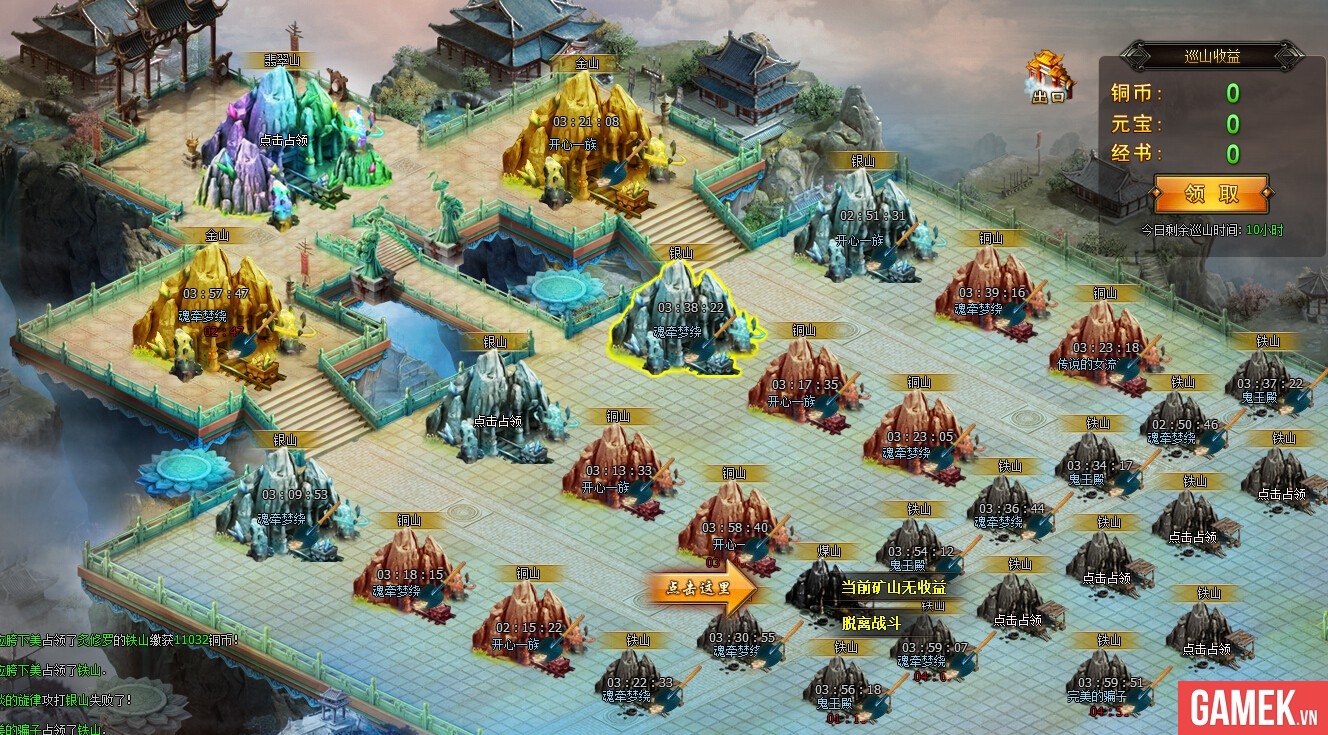
Task: Click the 铜山 showing timer 03:17:35
Action: (802, 387)
